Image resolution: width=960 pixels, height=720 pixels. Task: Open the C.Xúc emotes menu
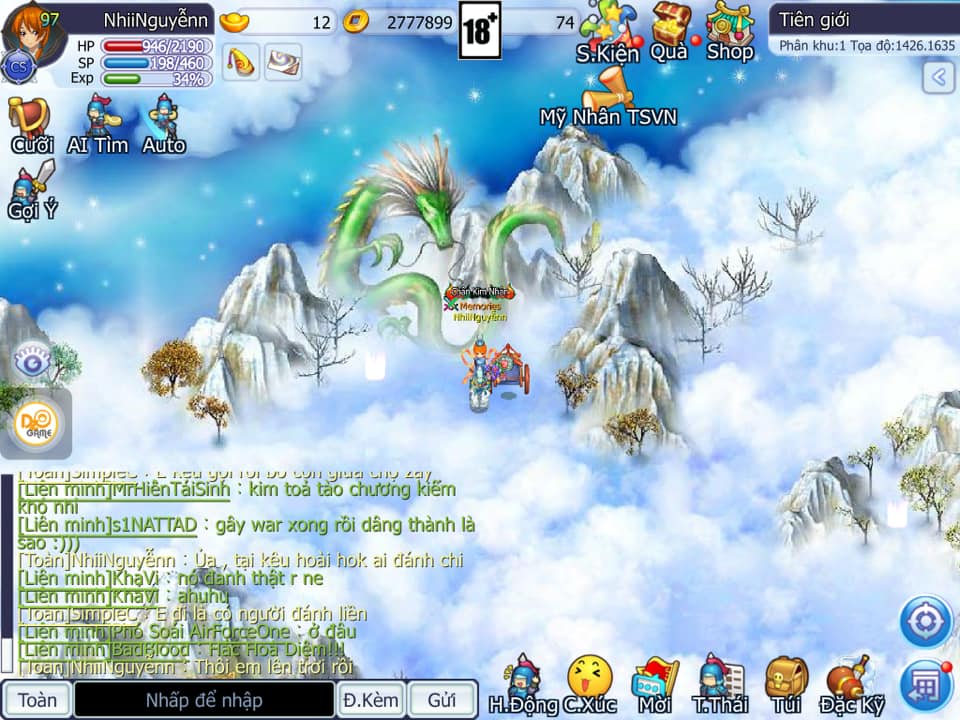point(589,685)
